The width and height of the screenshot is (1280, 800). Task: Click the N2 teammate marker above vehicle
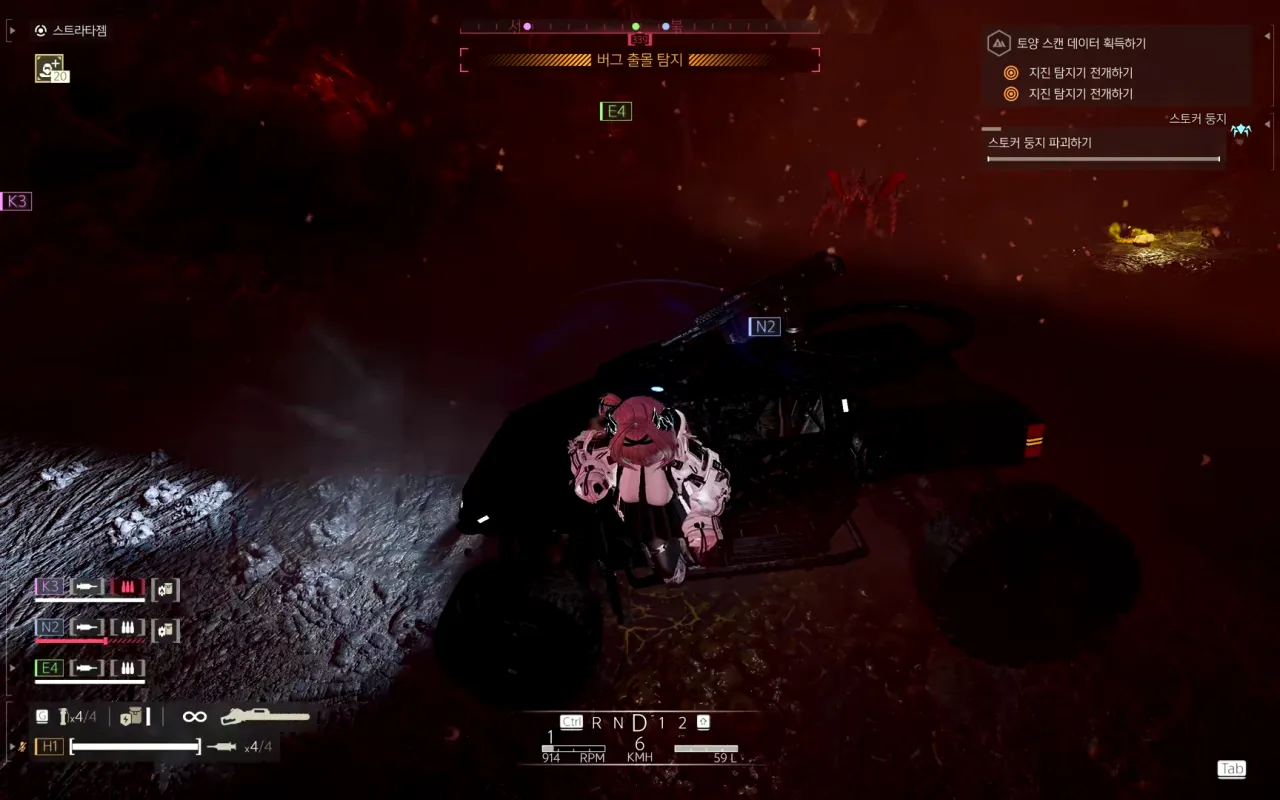pos(764,326)
